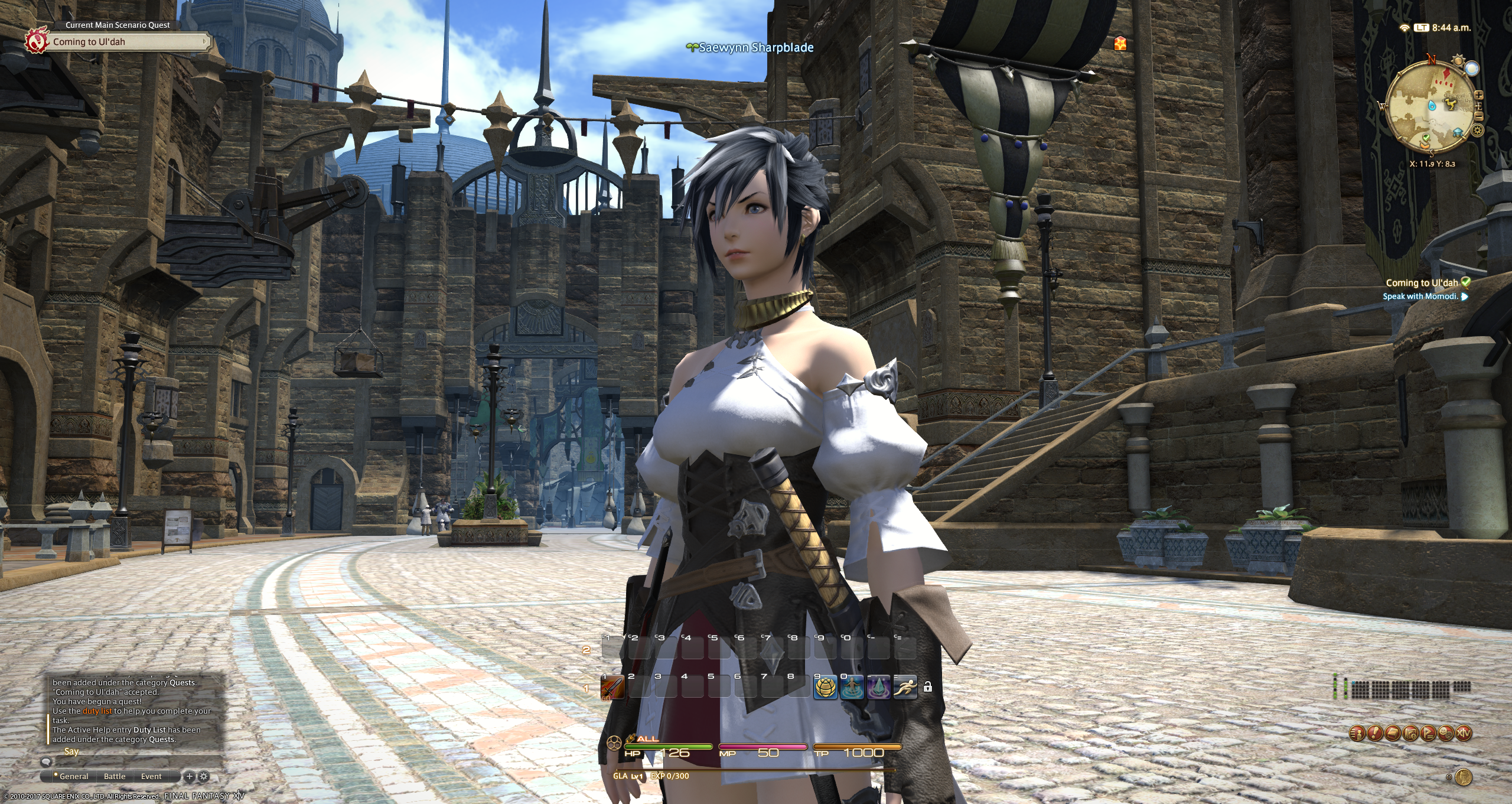The image size is (1512, 804).
Task: Use the golden globe hotbar action
Action: [x=826, y=688]
